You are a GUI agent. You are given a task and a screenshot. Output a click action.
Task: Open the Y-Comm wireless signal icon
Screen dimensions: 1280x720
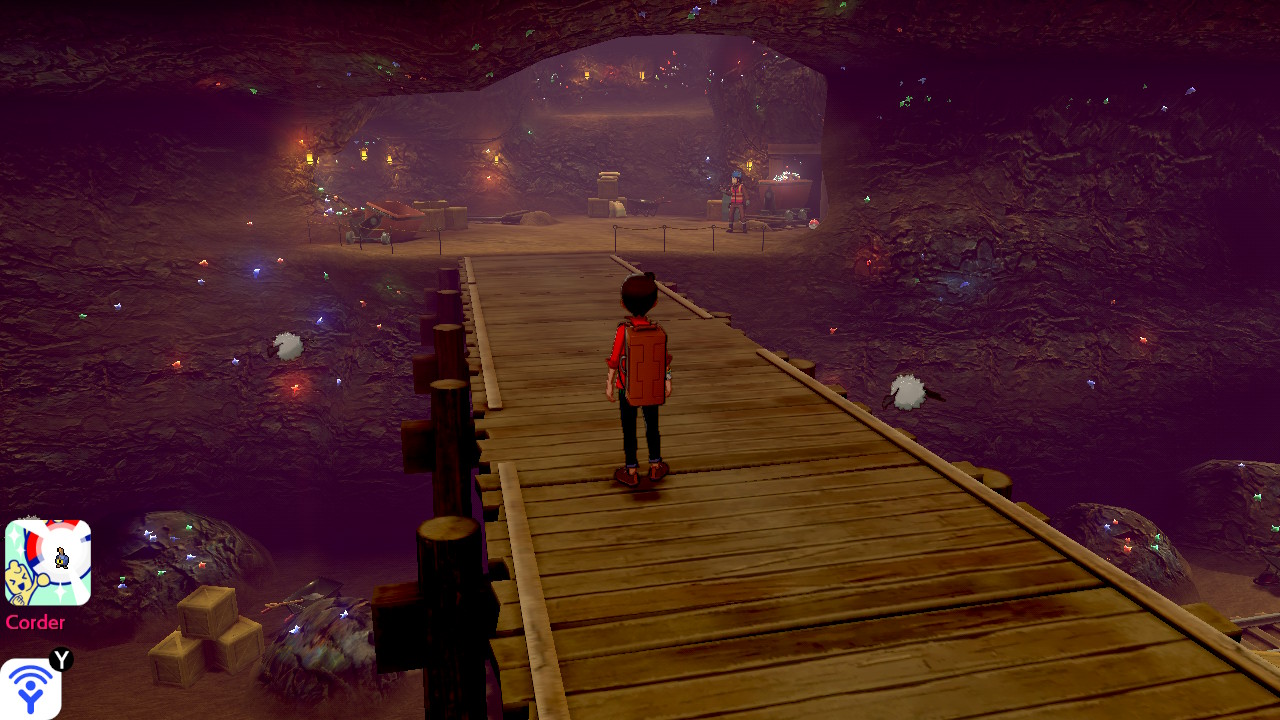31,689
